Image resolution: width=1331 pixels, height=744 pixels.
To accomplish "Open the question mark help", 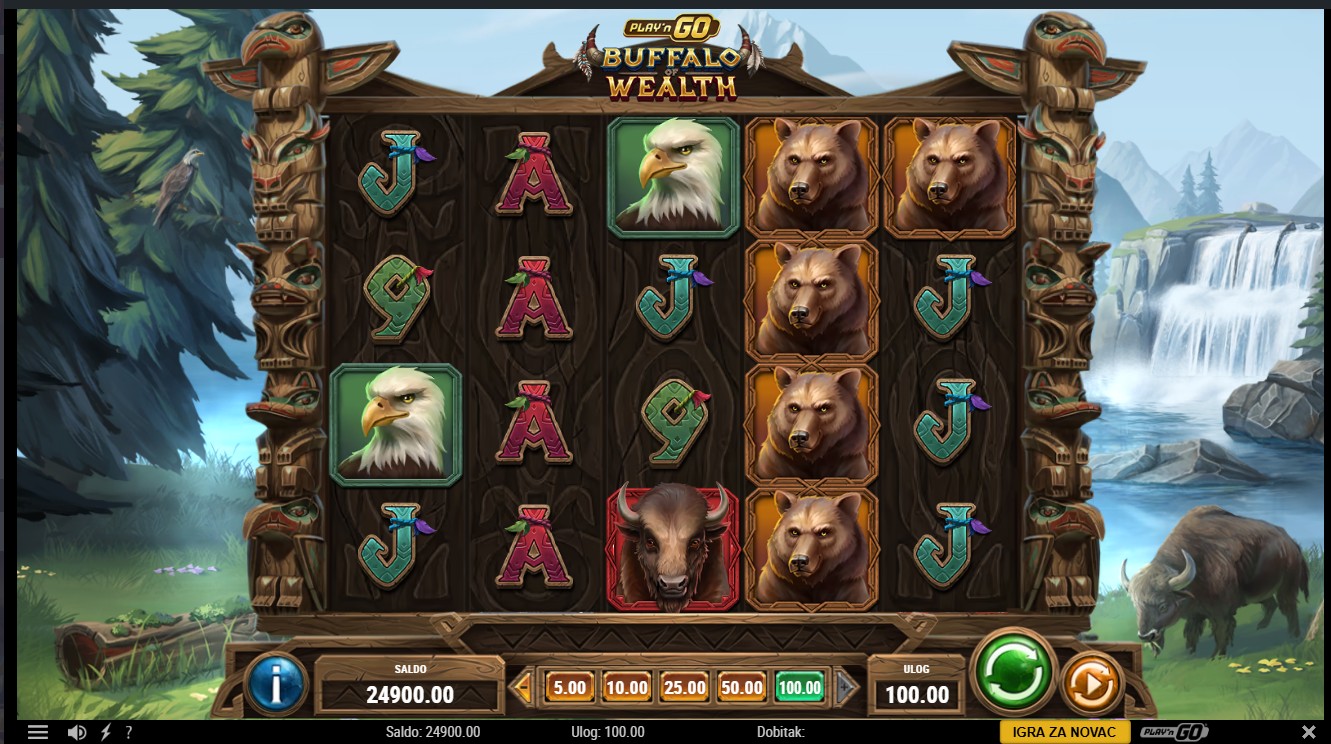I will [x=129, y=732].
